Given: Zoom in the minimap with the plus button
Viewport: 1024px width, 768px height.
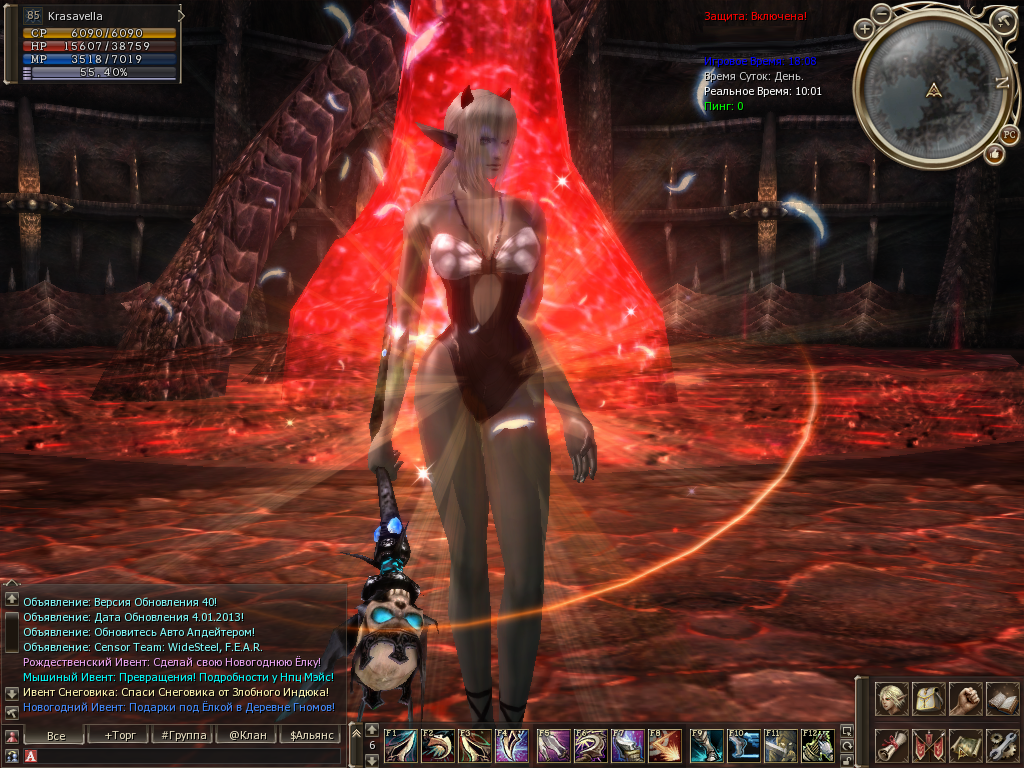Looking at the screenshot, I should (x=864, y=29).
